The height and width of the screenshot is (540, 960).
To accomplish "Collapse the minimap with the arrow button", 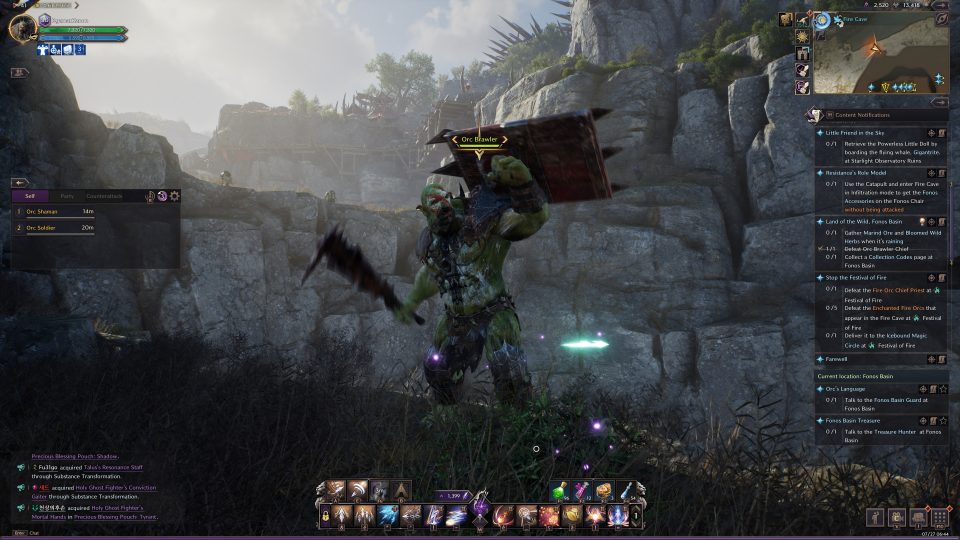I will (x=940, y=101).
